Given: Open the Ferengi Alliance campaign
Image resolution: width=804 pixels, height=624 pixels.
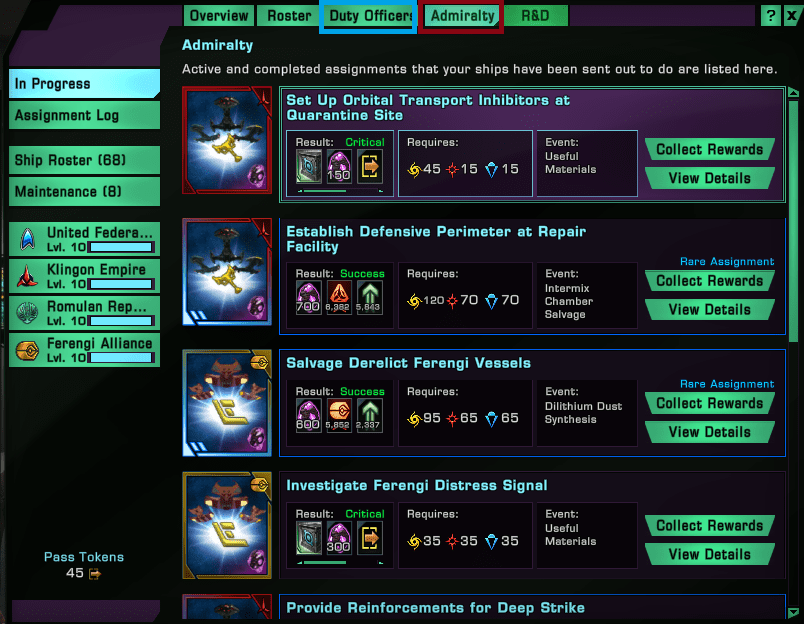Looking at the screenshot, I should coord(84,349).
